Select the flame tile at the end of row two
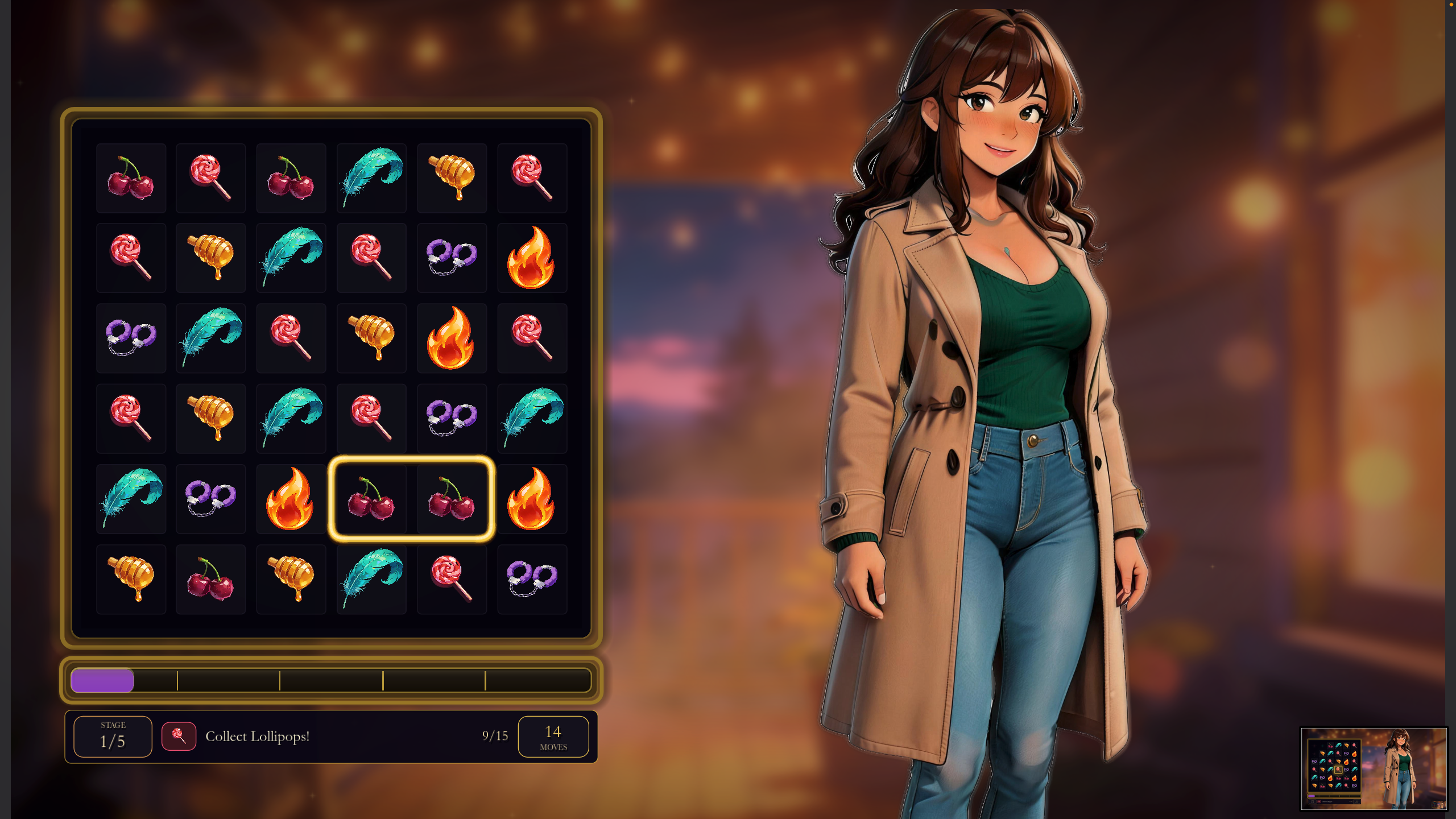 532,258
